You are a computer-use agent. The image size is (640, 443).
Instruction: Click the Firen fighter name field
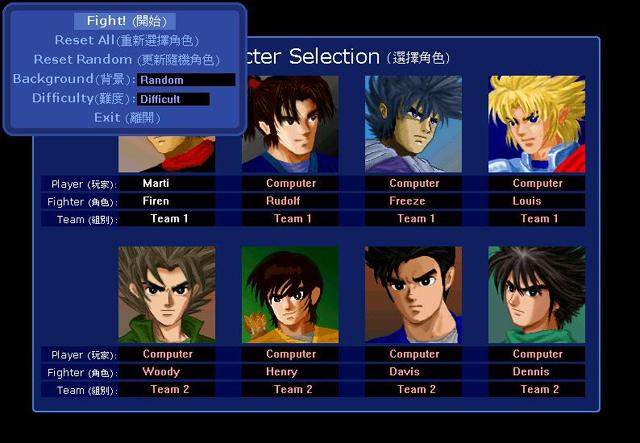click(167, 201)
